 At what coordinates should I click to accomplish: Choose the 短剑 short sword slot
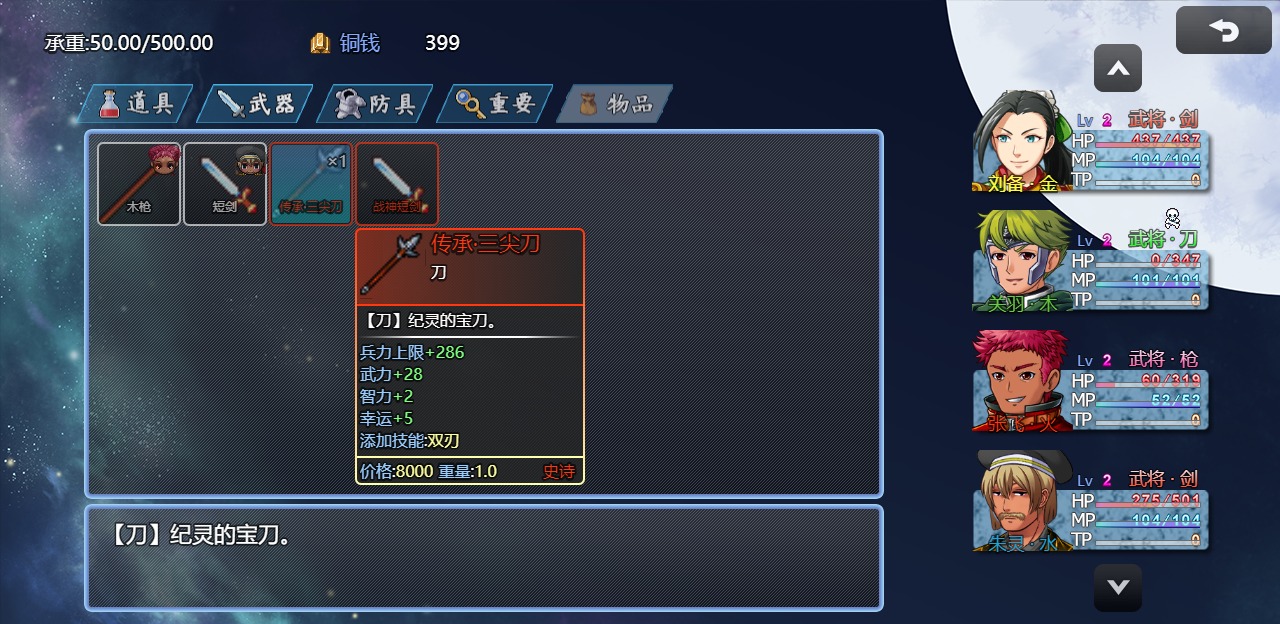tap(225, 184)
